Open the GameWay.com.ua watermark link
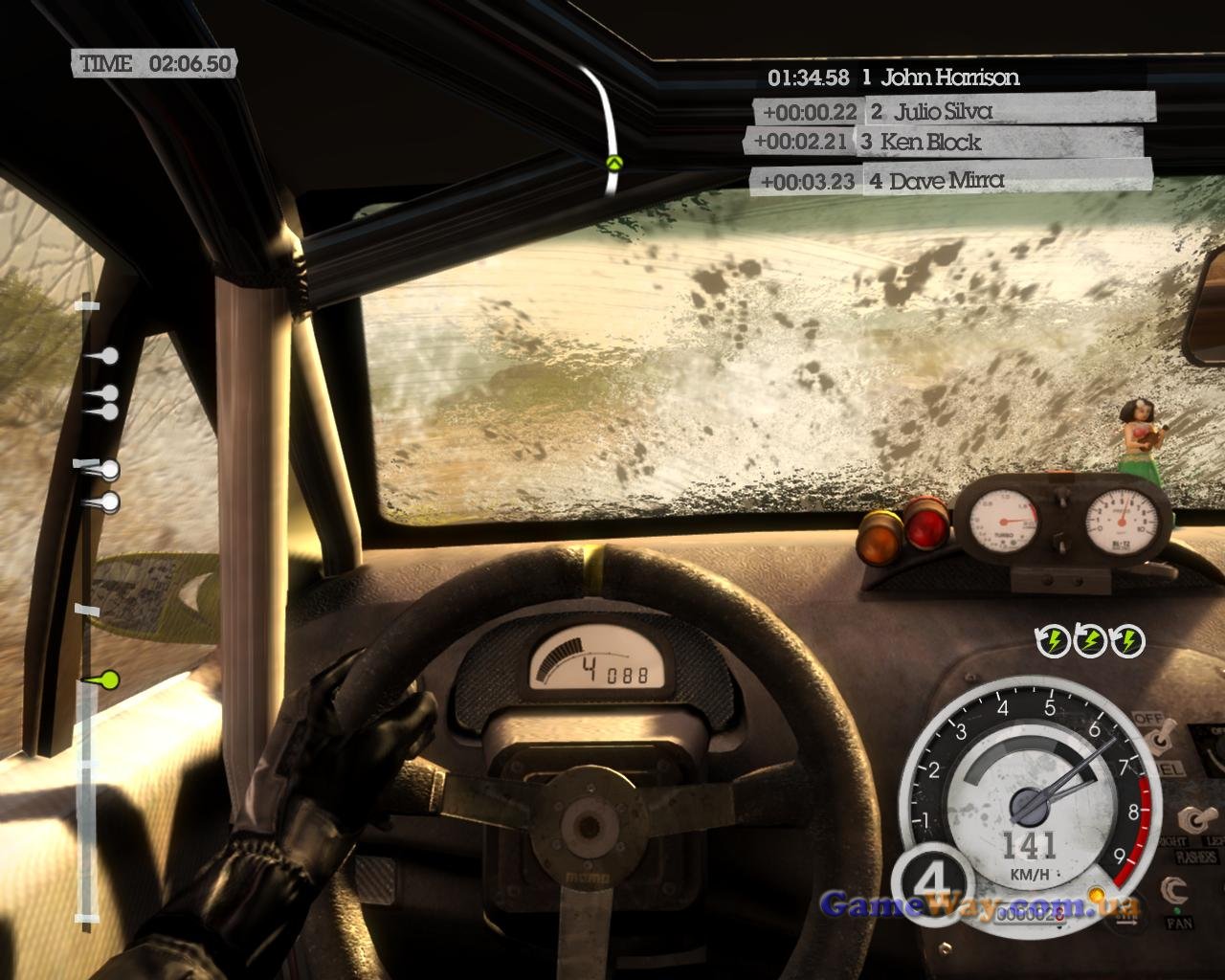This screenshot has width=1225, height=980. click(x=980, y=905)
